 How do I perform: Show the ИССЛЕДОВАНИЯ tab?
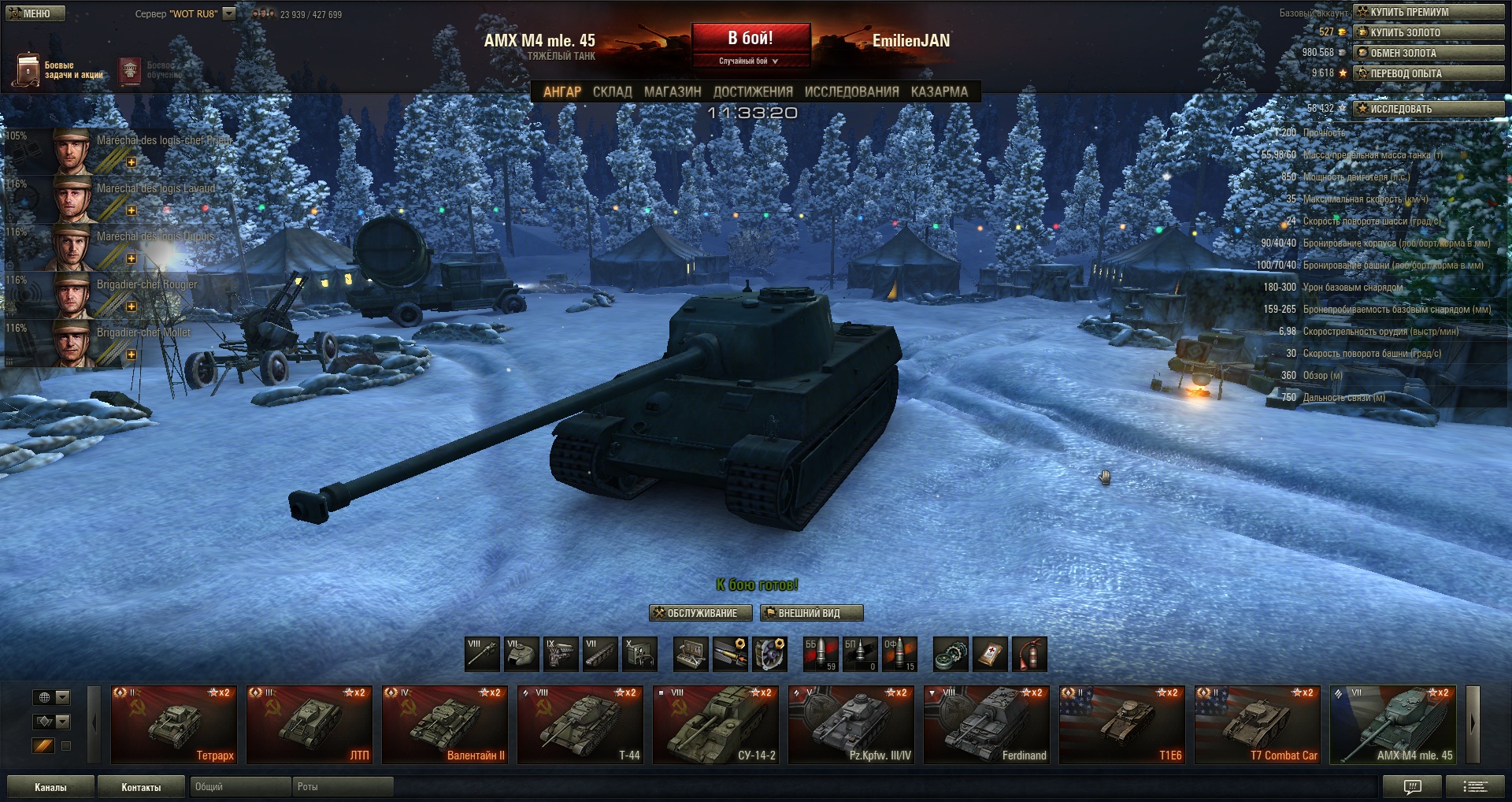[851, 92]
